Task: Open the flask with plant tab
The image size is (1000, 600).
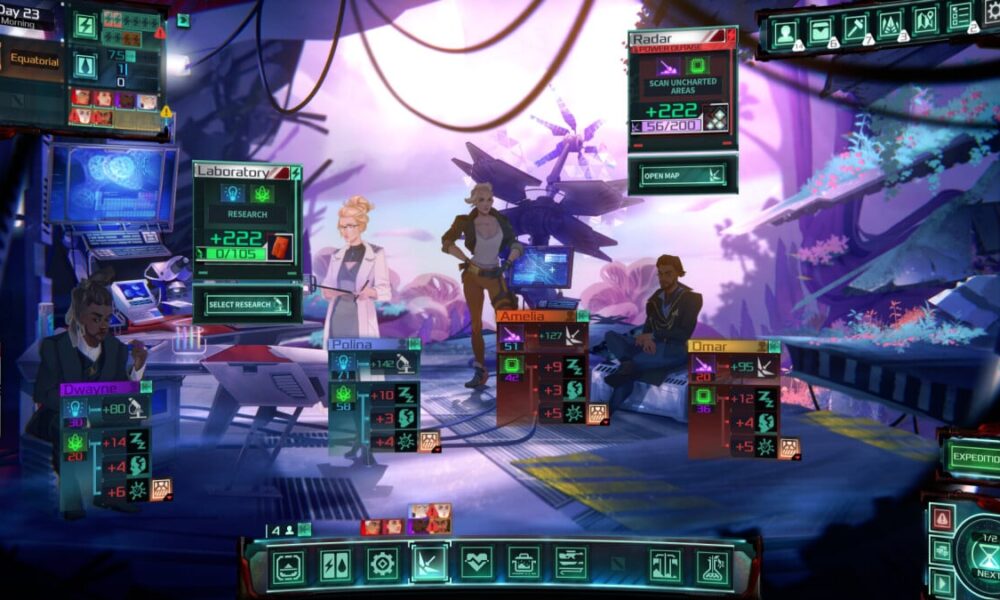Action: pos(711,565)
